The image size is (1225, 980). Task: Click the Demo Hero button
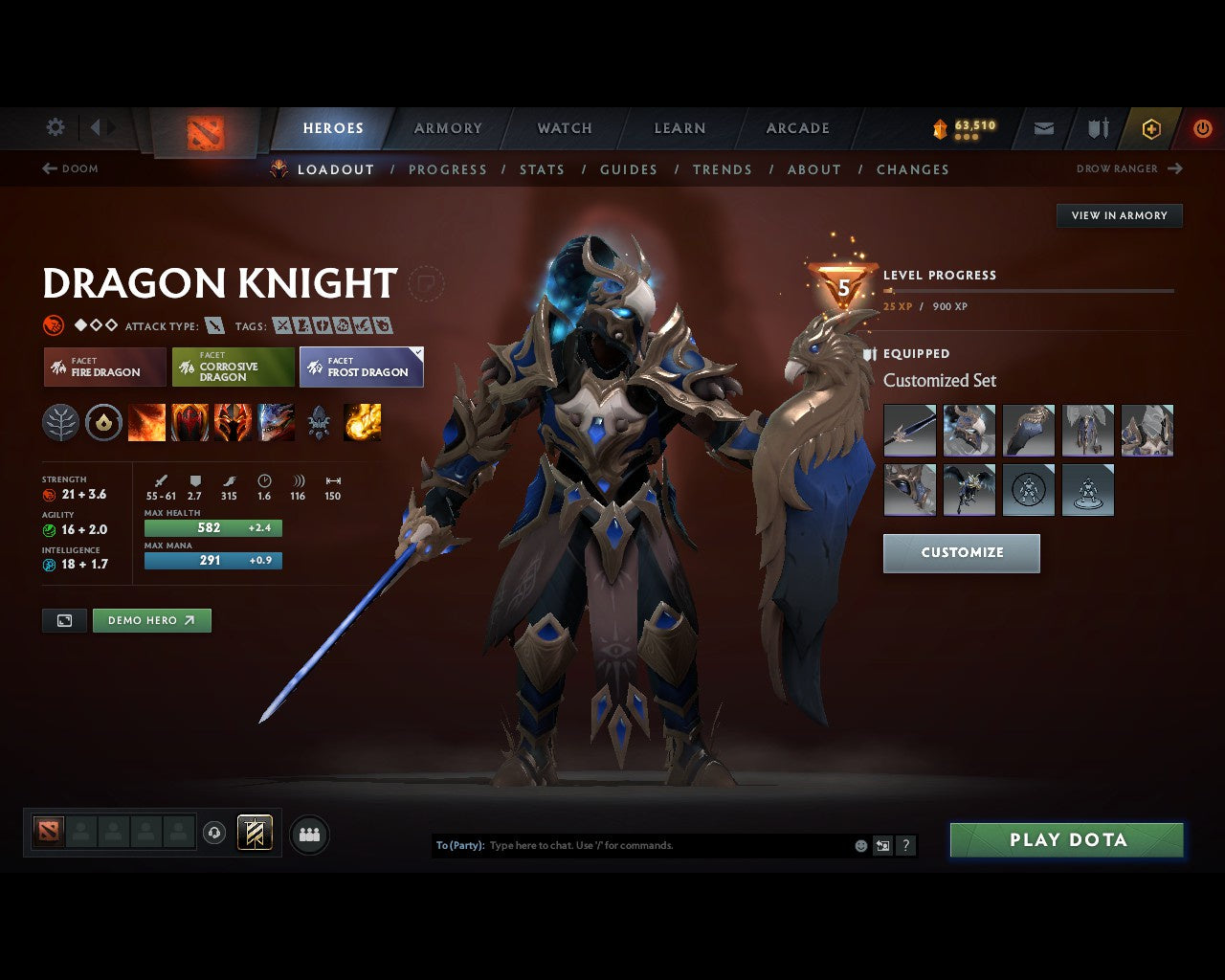(x=151, y=619)
